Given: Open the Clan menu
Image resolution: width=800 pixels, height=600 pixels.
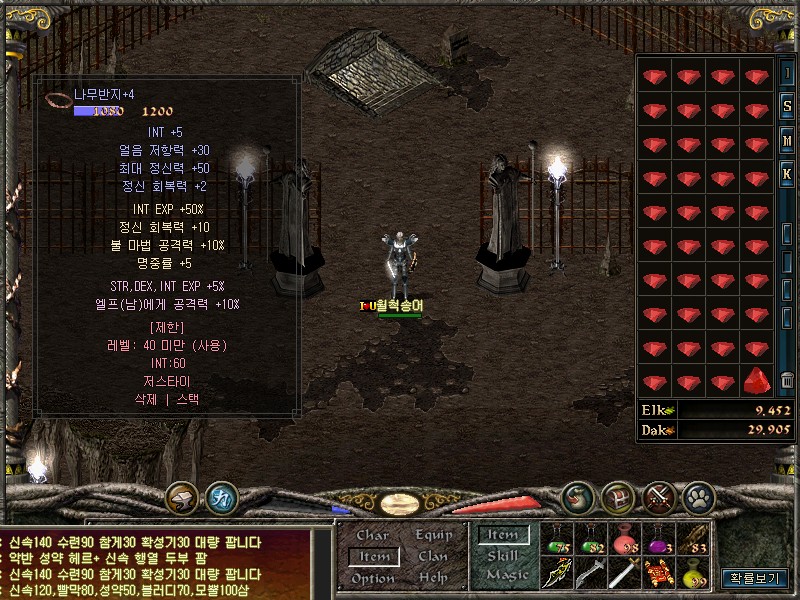Looking at the screenshot, I should [434, 557].
